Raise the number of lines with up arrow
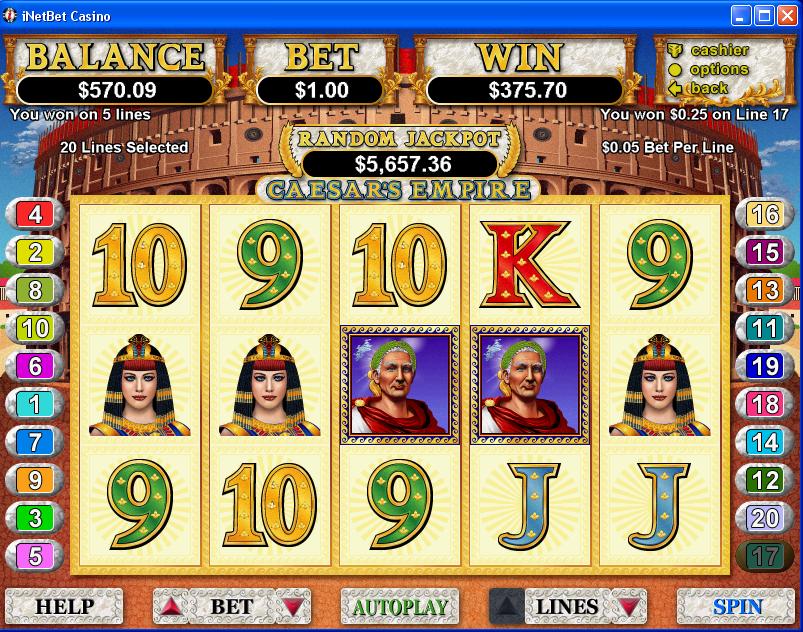This screenshot has height=632, width=803. [x=508, y=606]
